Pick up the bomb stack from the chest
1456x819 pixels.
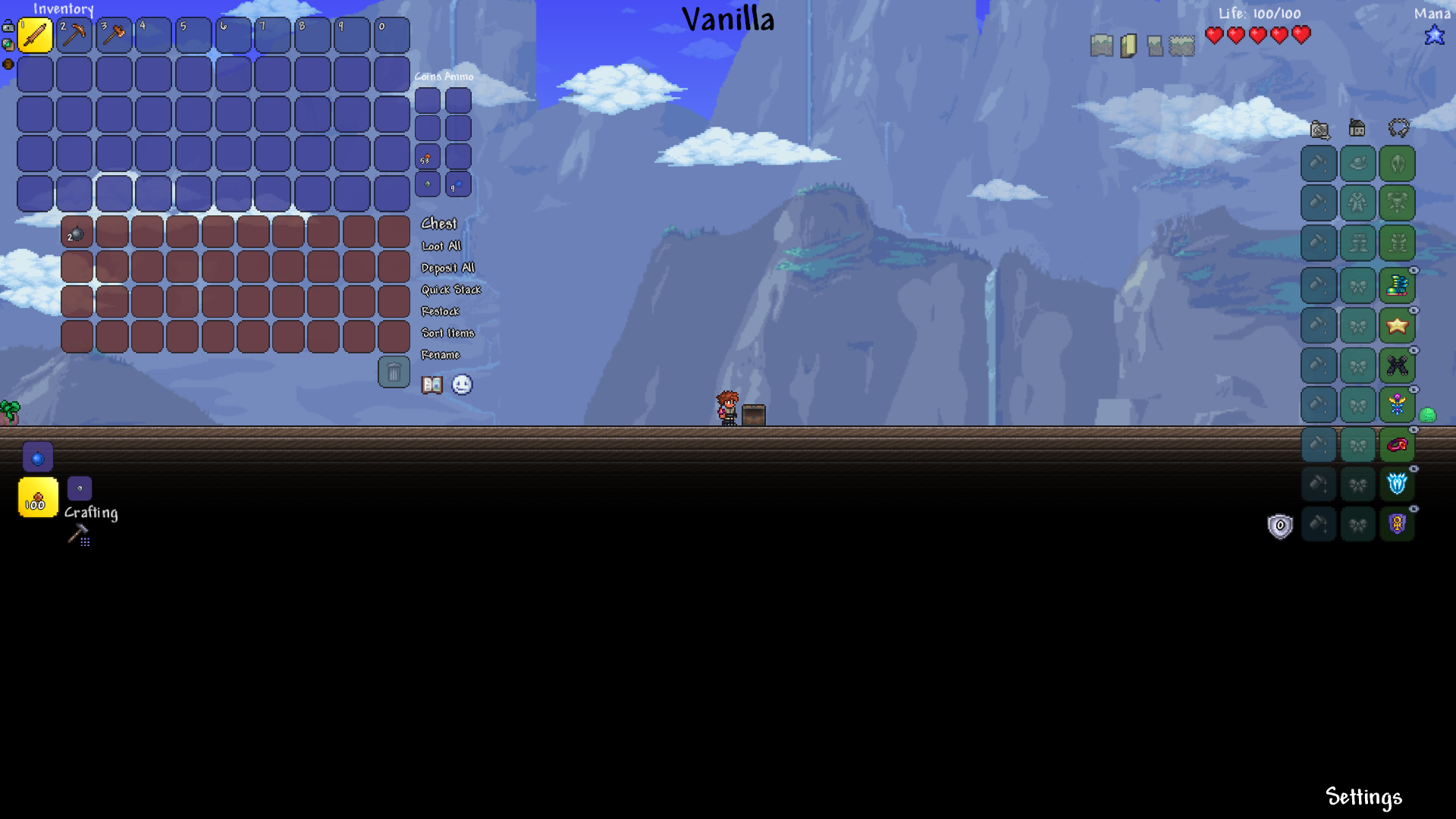coord(77,233)
